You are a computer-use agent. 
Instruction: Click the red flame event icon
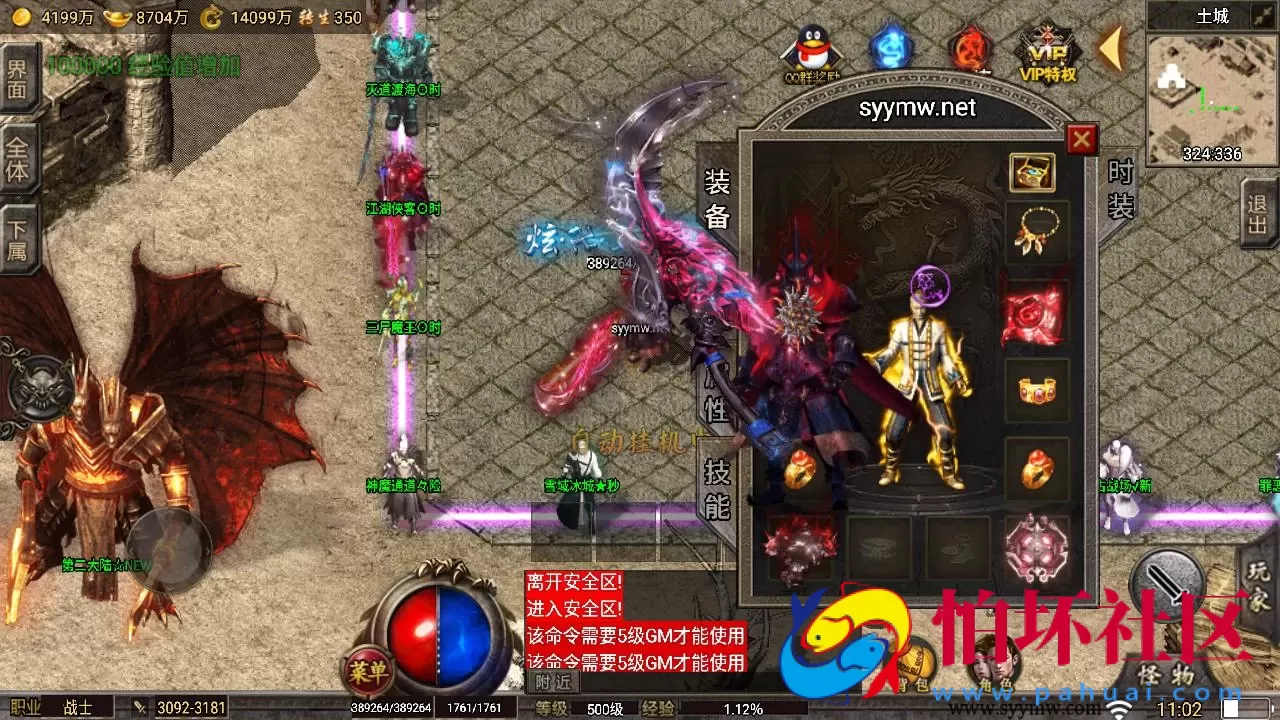coord(966,48)
